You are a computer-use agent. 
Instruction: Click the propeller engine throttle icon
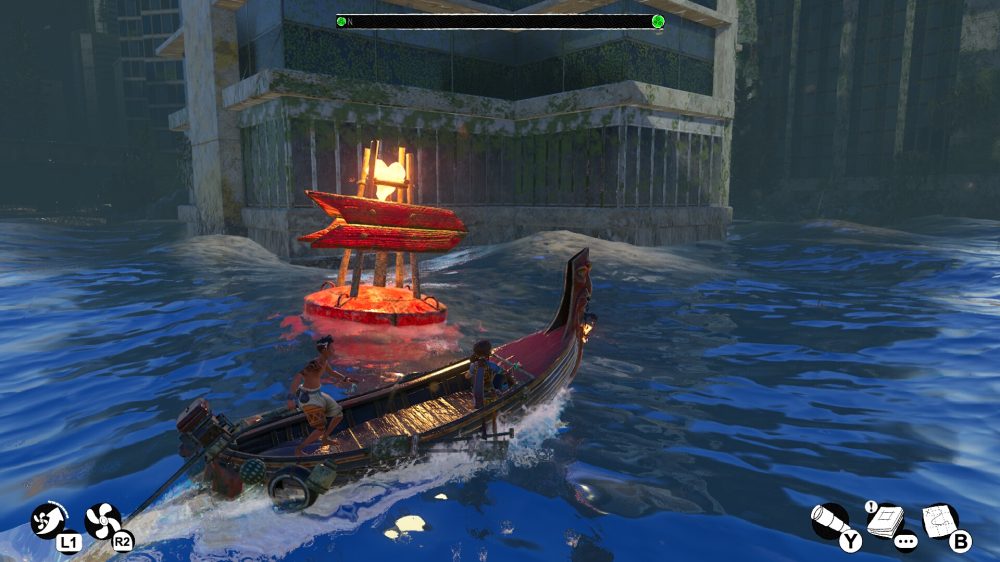(103, 520)
